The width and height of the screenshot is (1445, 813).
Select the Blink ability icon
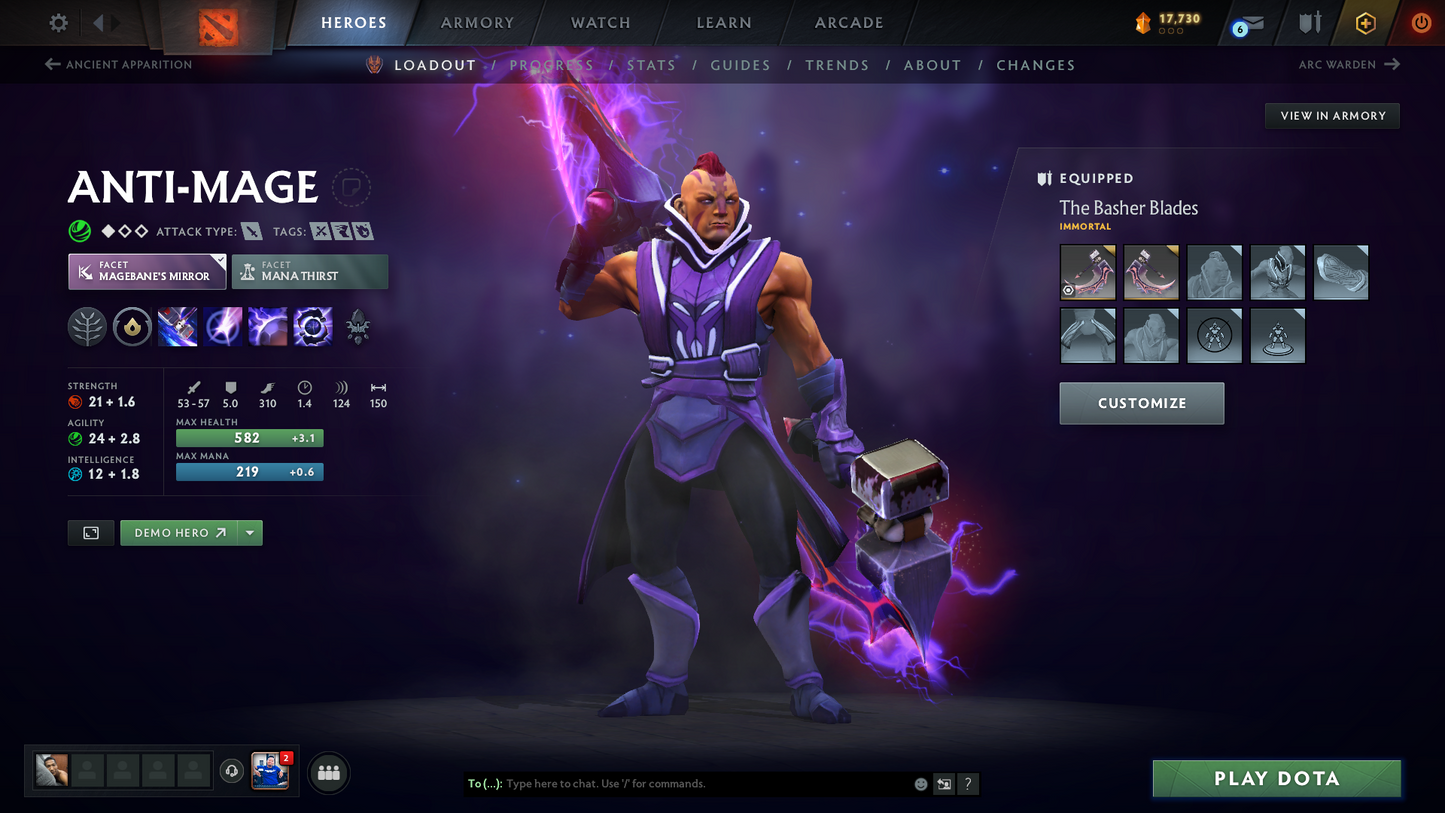(x=223, y=326)
